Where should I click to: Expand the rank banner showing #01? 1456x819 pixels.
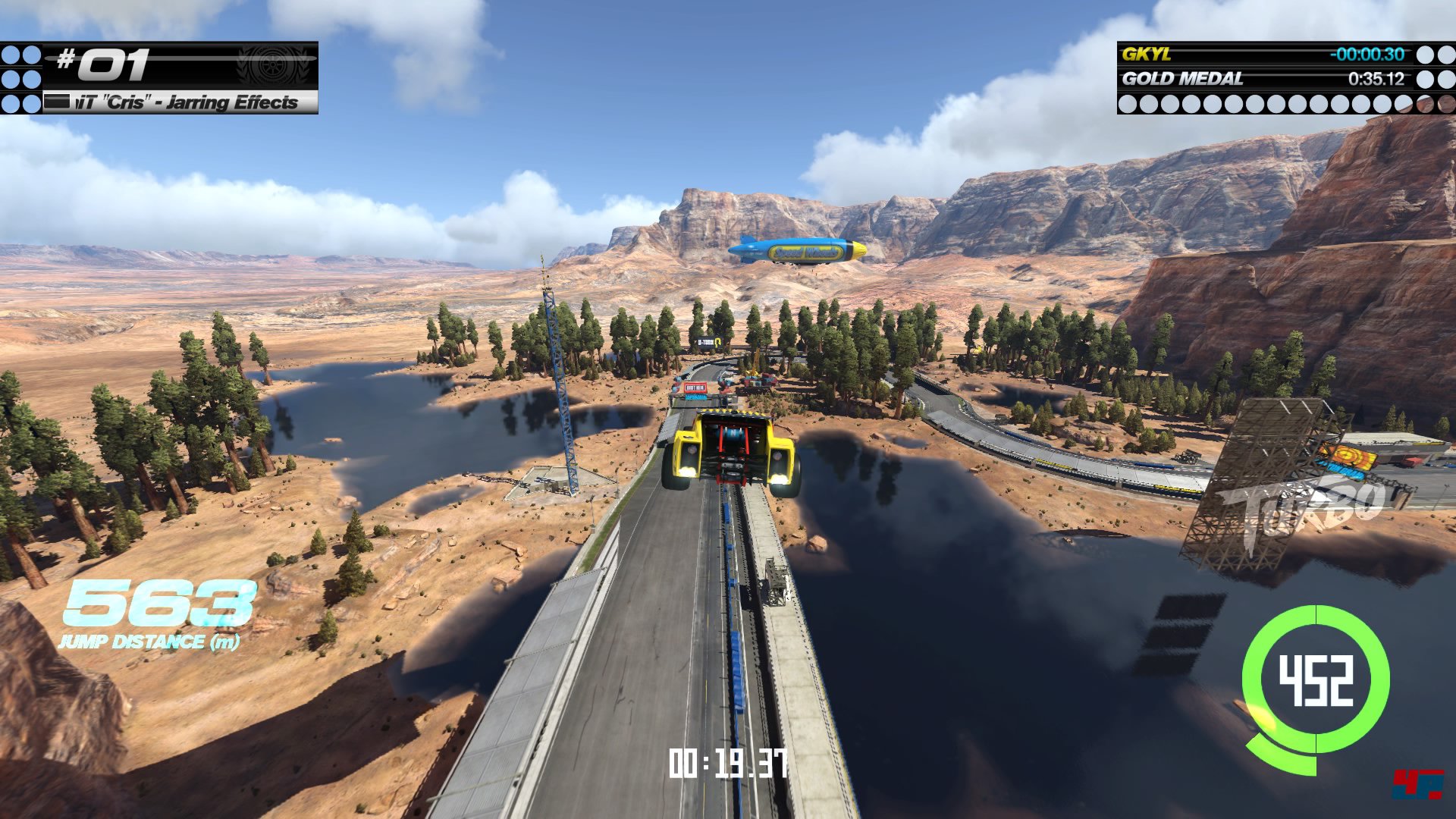182,66
